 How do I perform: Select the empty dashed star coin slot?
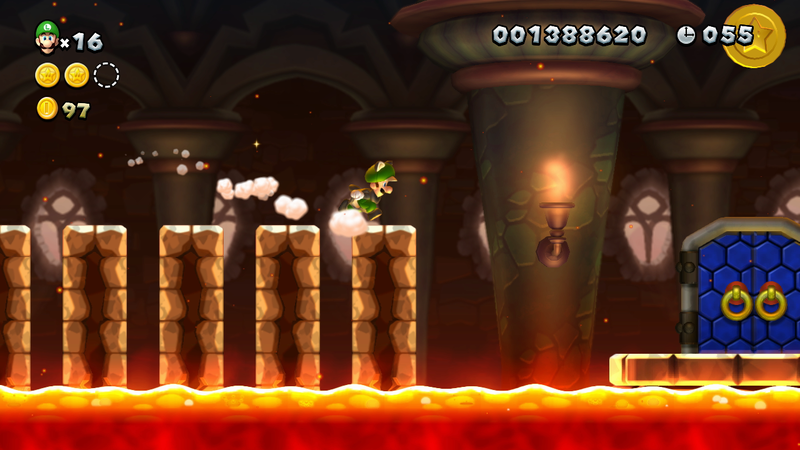pyautogui.click(x=106, y=75)
